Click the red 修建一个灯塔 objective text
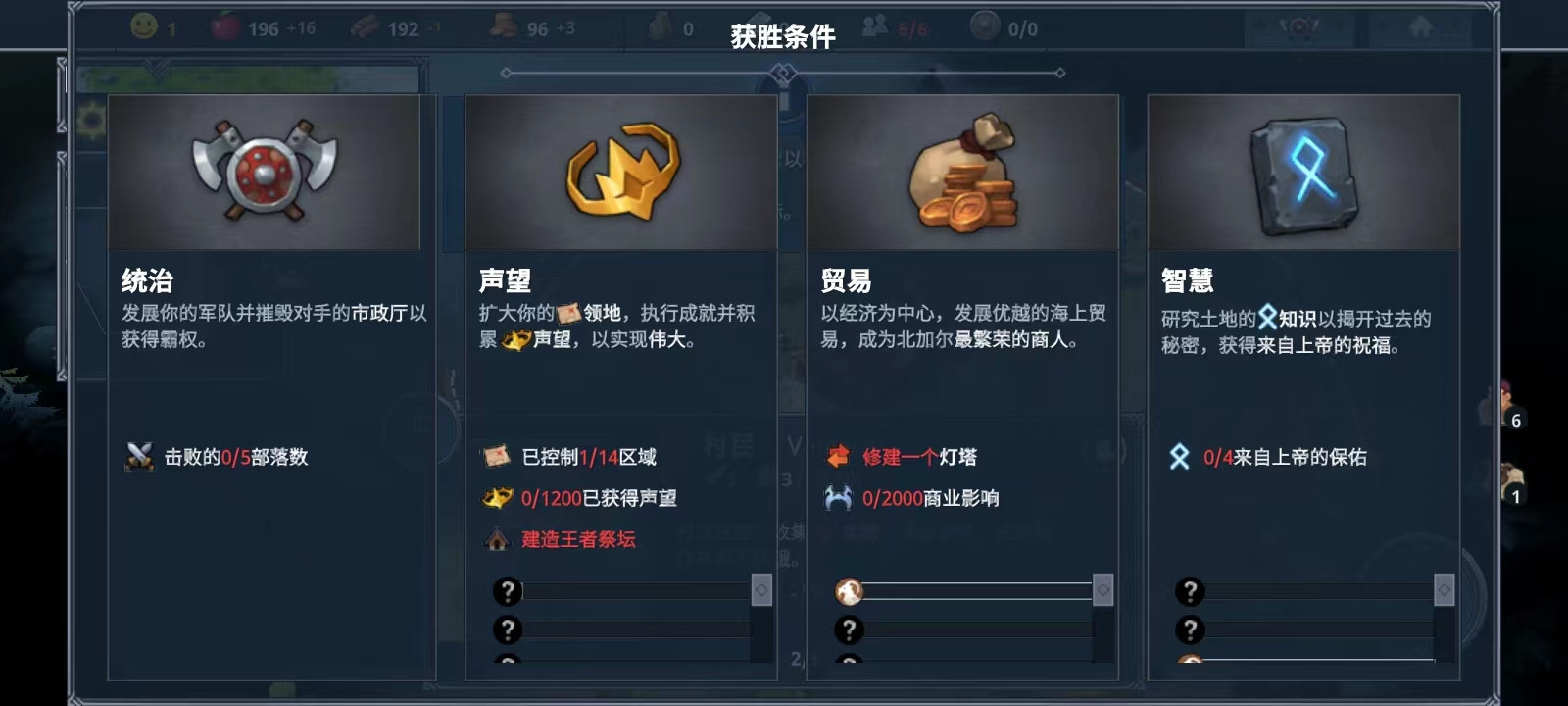 [x=919, y=457]
